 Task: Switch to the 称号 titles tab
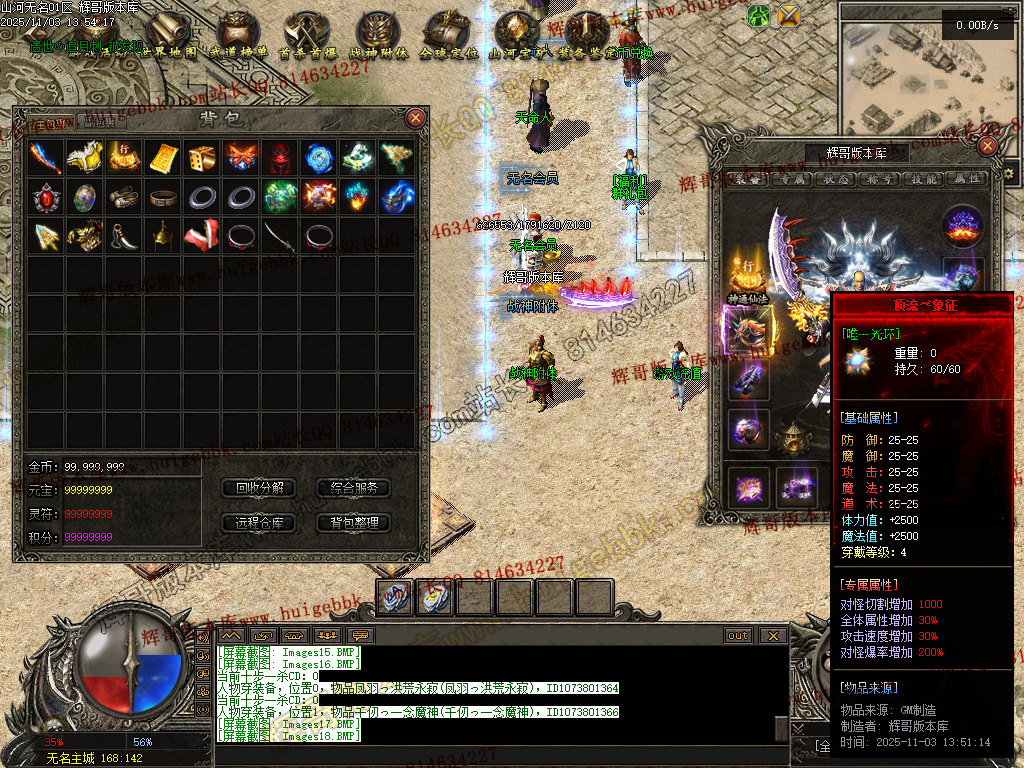point(879,179)
